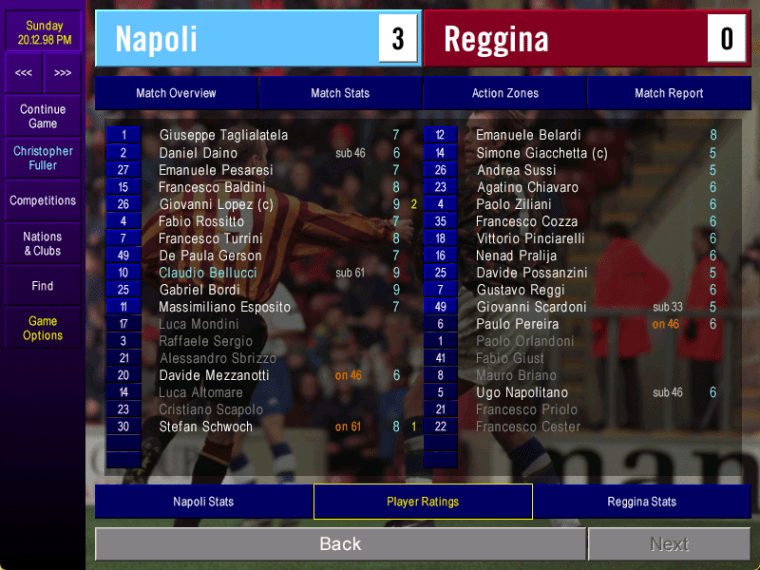Go to the previous screen with <<<
The image size is (760, 570).
(23, 73)
